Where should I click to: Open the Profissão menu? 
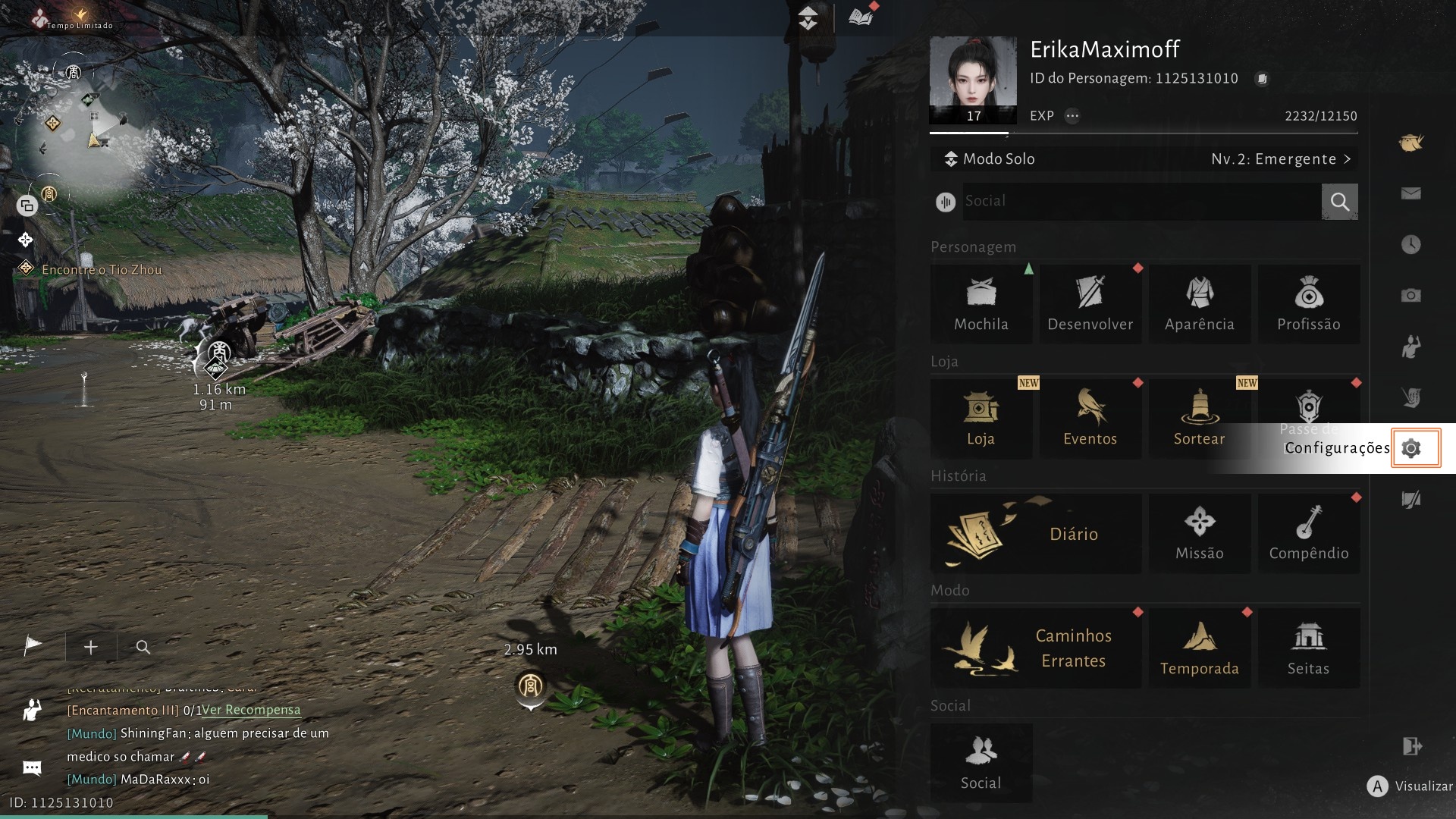[x=1308, y=304]
